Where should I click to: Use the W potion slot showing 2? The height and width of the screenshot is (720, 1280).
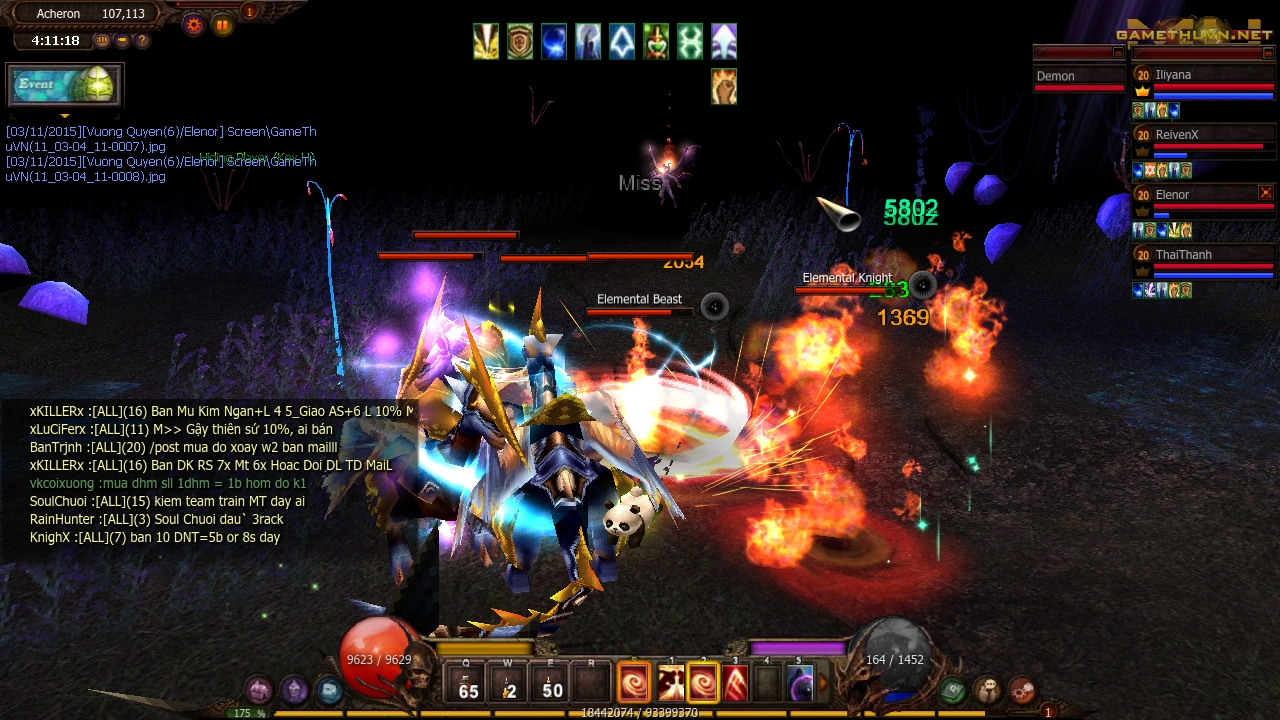coord(510,684)
